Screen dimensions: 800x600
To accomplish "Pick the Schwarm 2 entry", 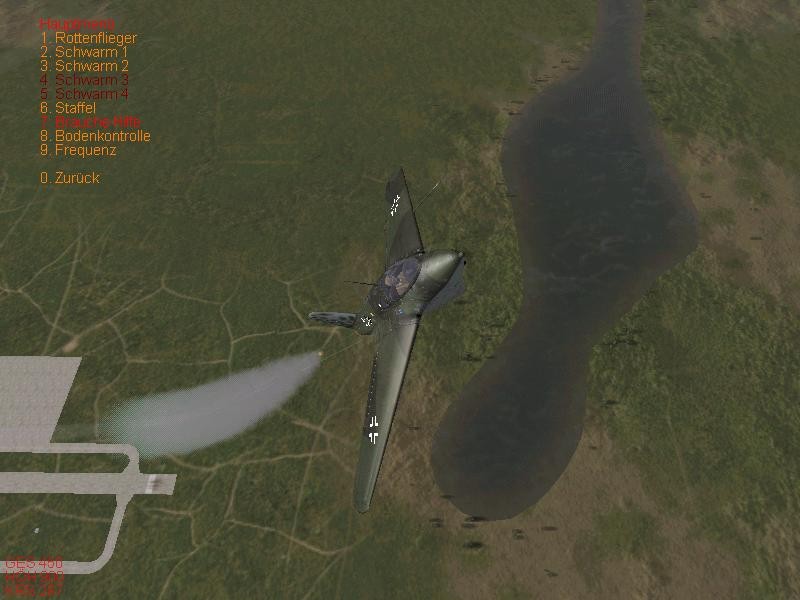I will click(84, 66).
